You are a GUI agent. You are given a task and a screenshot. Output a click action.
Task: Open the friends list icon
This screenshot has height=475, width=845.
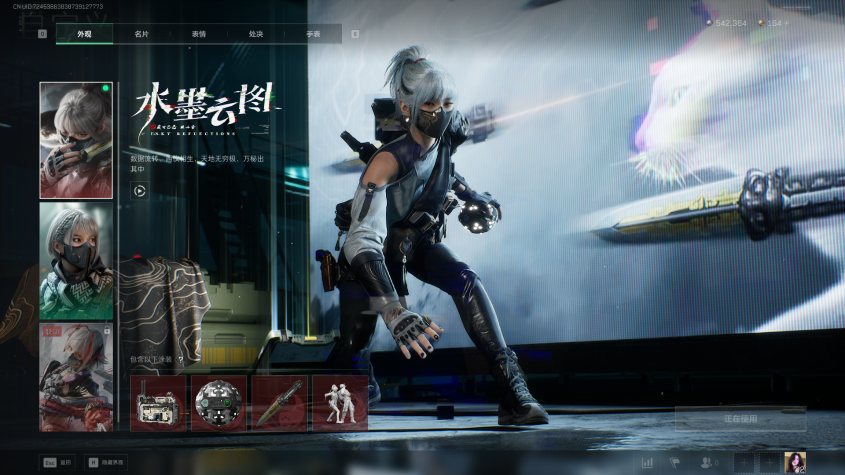click(x=709, y=462)
